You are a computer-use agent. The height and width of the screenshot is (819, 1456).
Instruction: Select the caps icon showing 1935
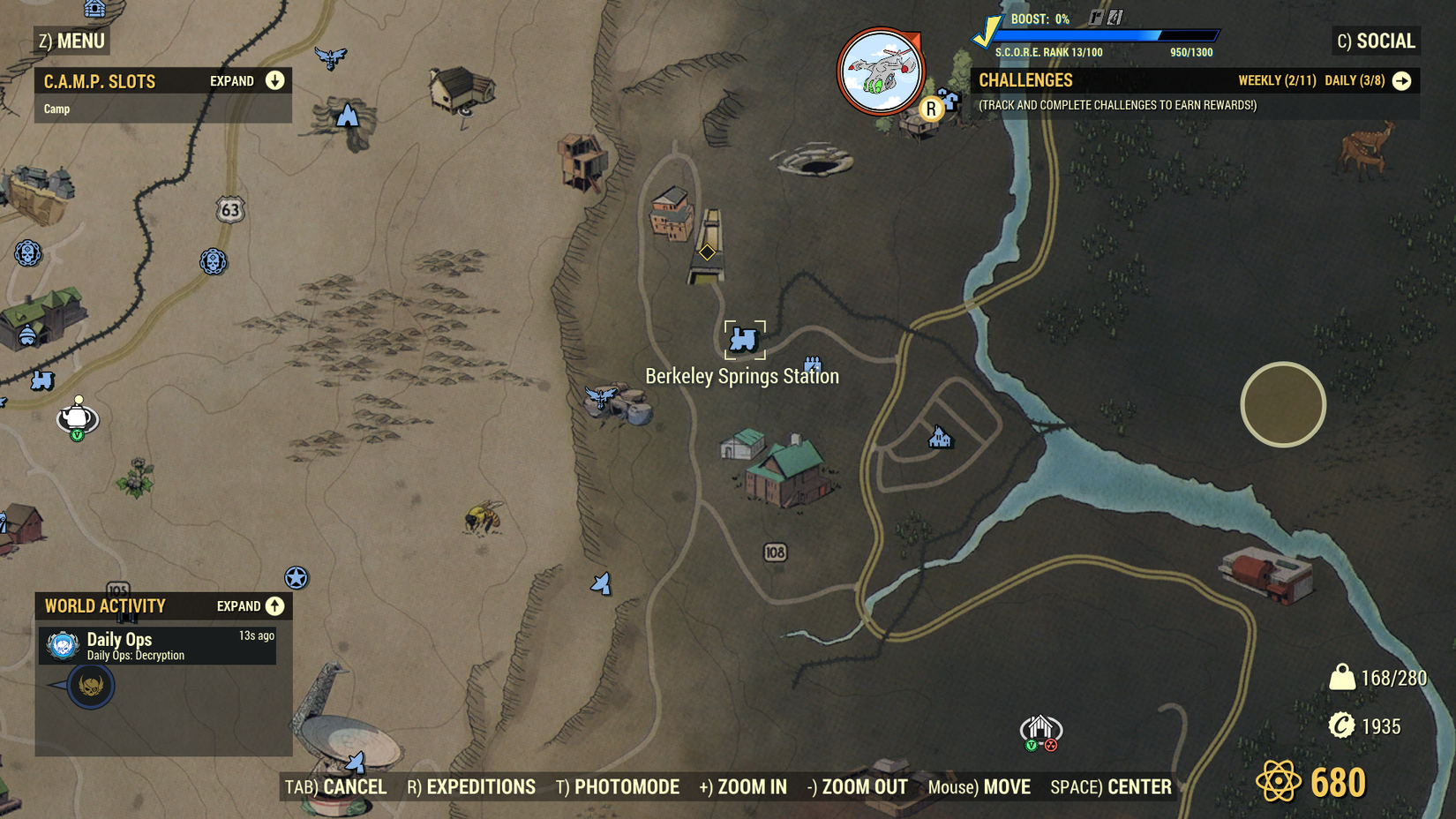1342,726
